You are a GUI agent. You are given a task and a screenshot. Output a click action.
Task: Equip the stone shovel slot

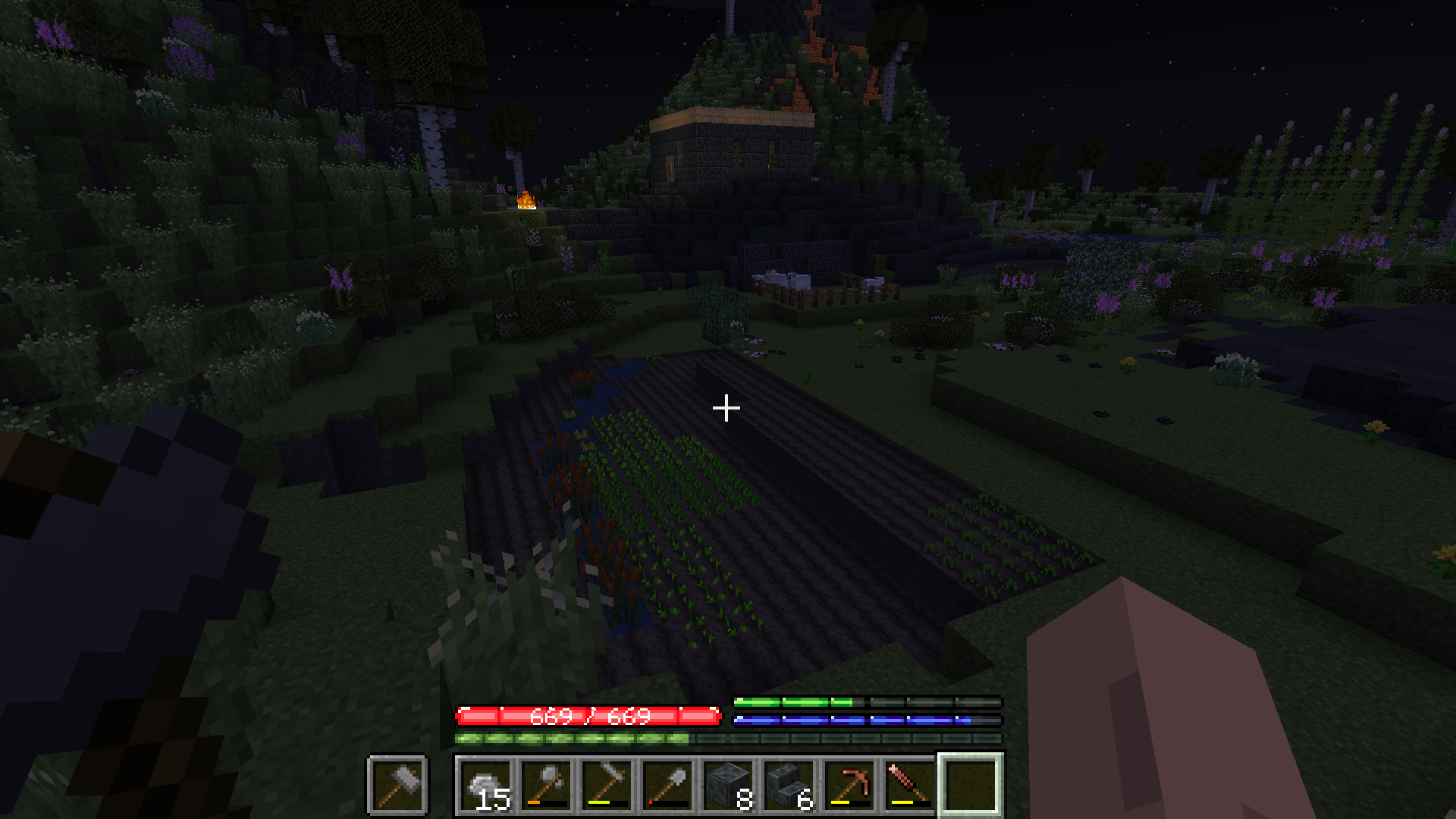click(x=668, y=784)
